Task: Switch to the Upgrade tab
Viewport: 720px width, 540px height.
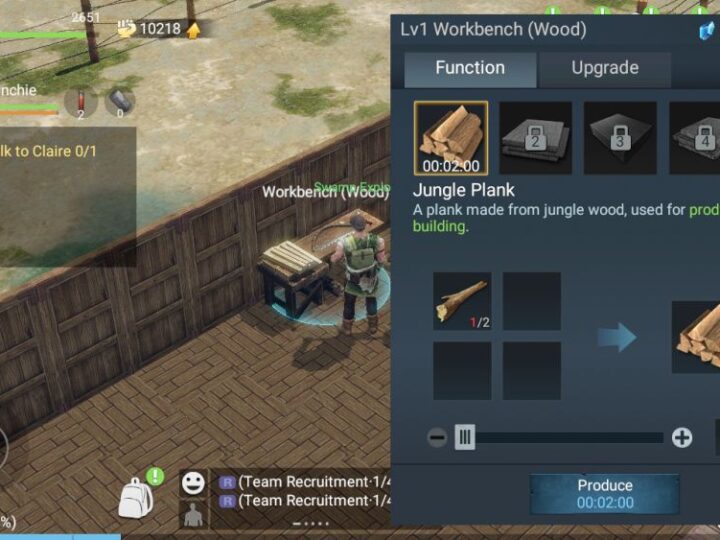Action: pyautogui.click(x=604, y=68)
